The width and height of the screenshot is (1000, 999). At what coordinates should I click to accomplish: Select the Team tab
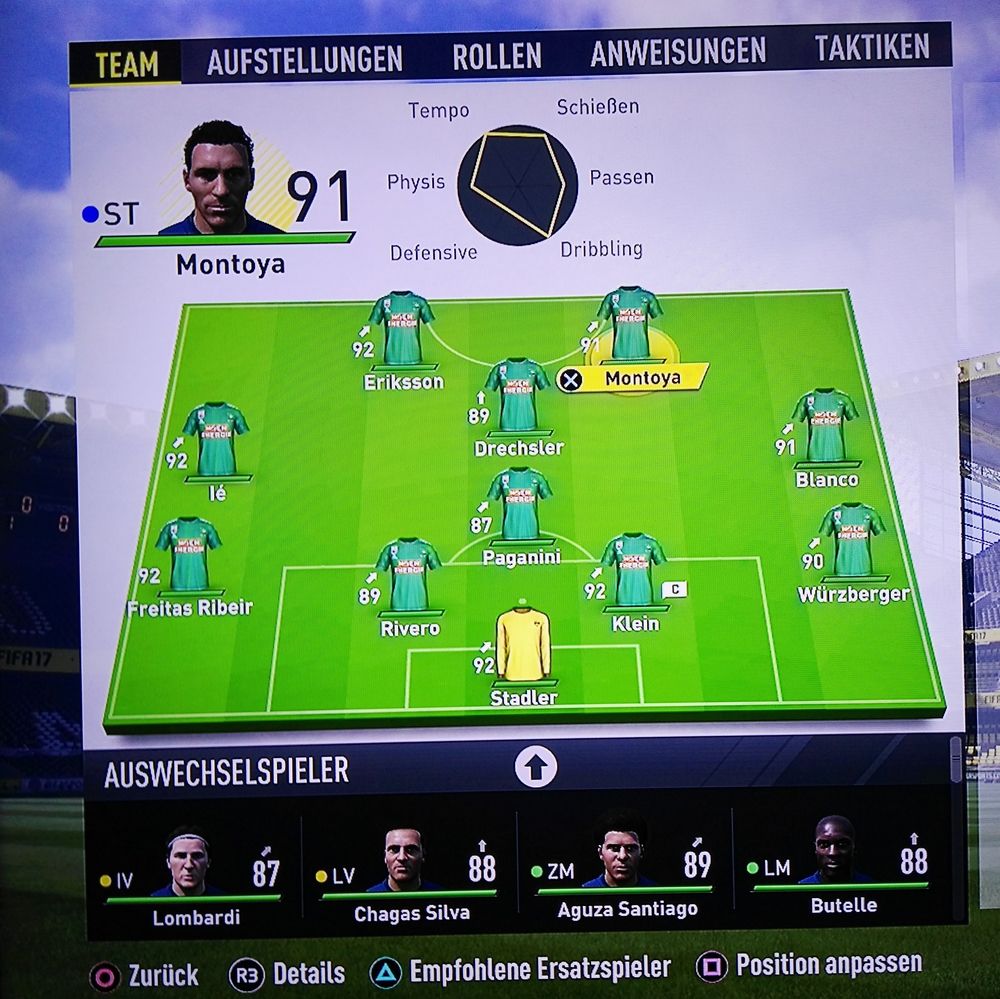(x=126, y=65)
